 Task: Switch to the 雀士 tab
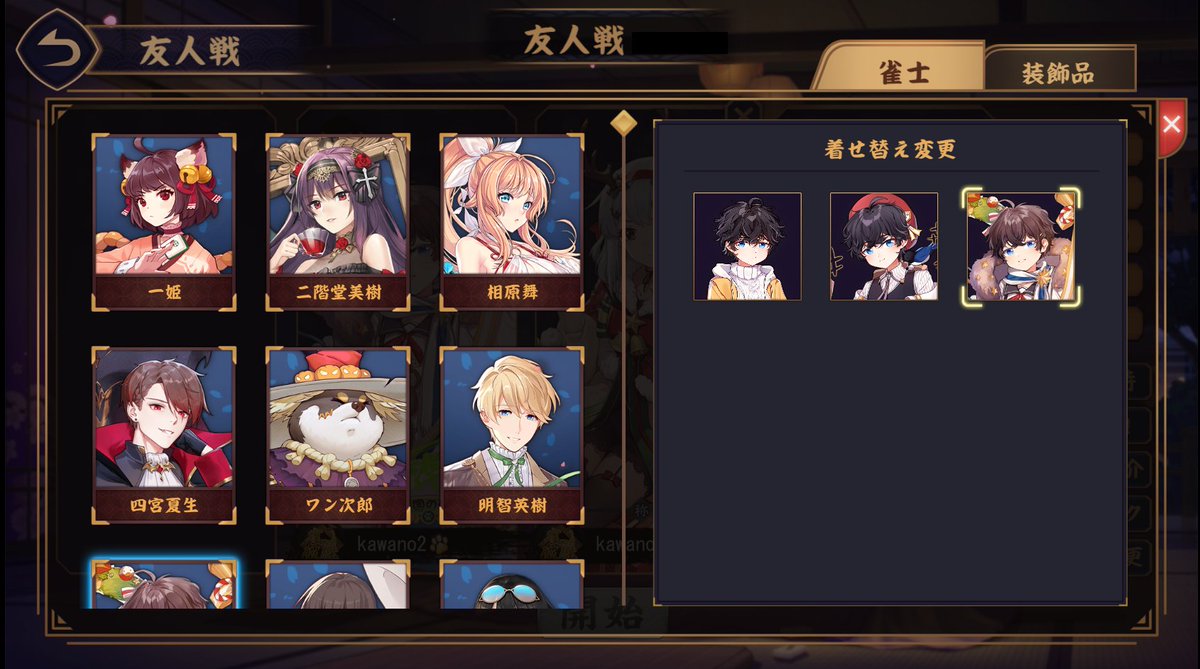(903, 72)
